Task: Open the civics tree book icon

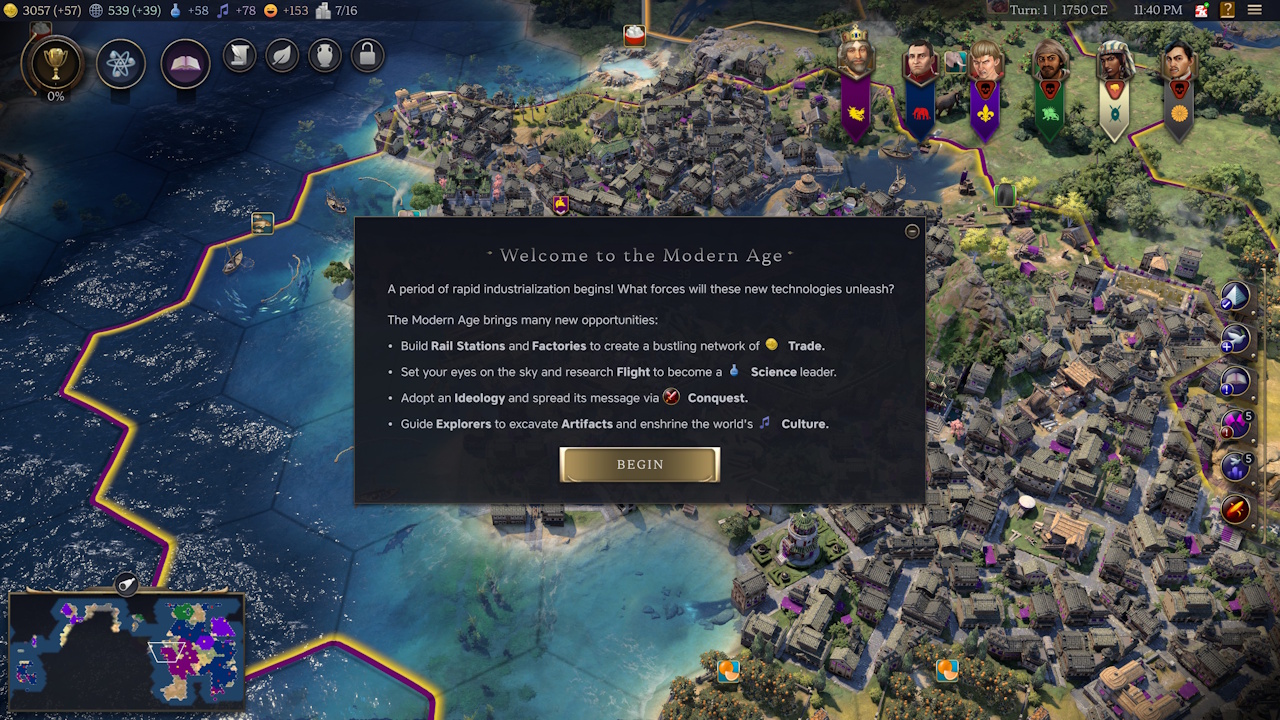Action: 185,65
